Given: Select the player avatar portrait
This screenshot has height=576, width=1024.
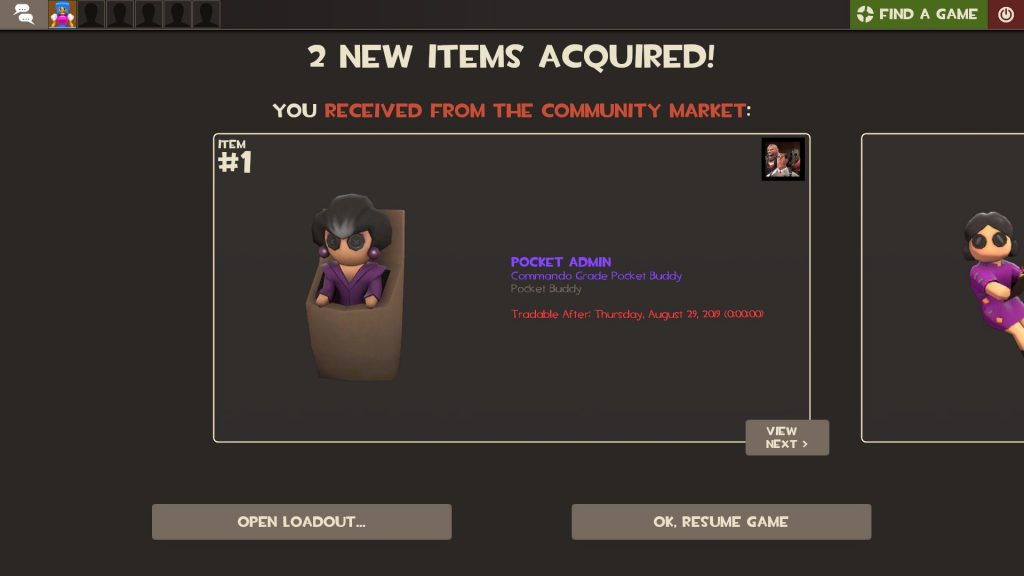Looking at the screenshot, I should tap(62, 14).
